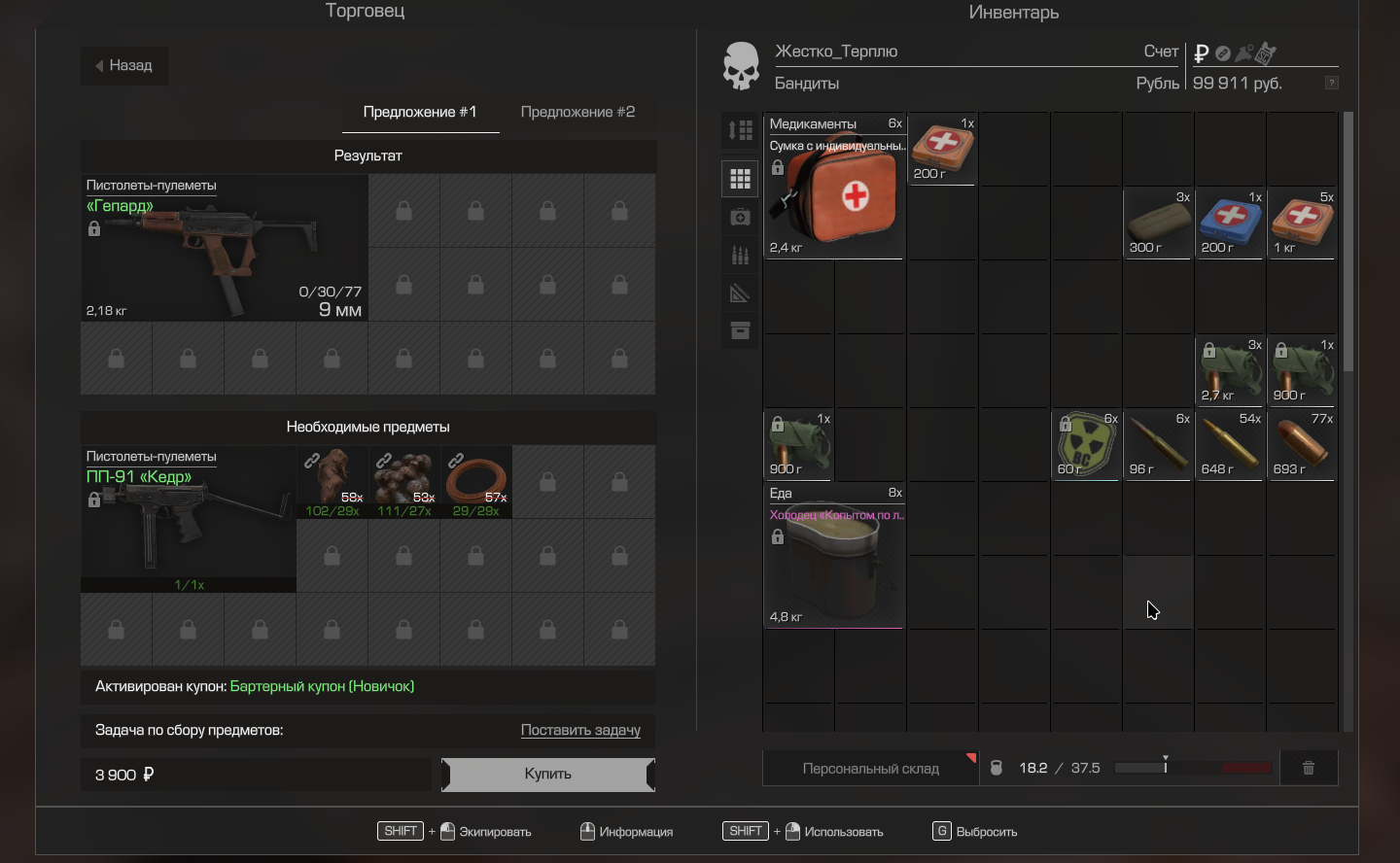Select the Предложение #1 tab
This screenshot has height=863, width=1400.
coord(420,112)
